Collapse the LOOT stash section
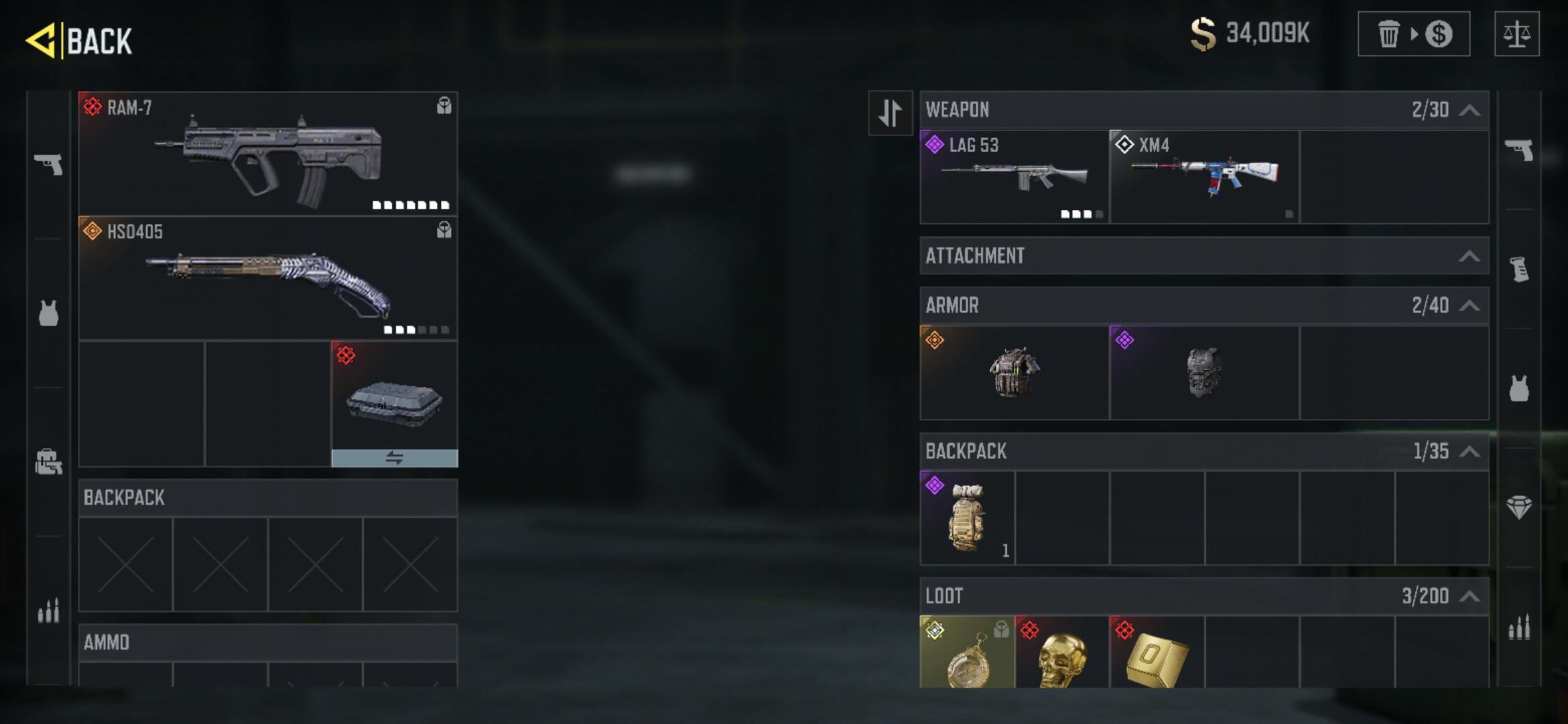This screenshot has width=1568, height=724. click(x=1469, y=596)
